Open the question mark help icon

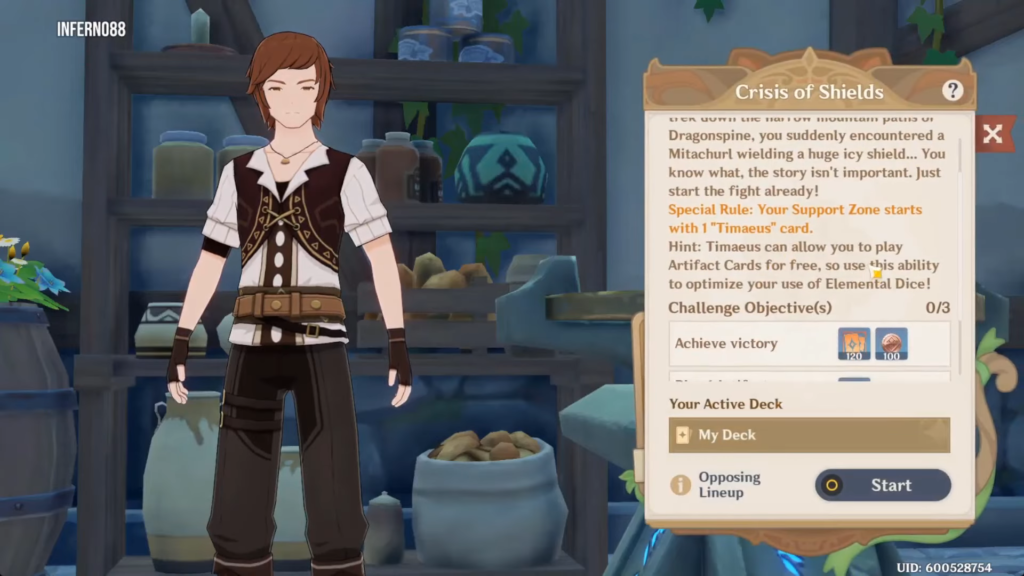click(x=952, y=91)
